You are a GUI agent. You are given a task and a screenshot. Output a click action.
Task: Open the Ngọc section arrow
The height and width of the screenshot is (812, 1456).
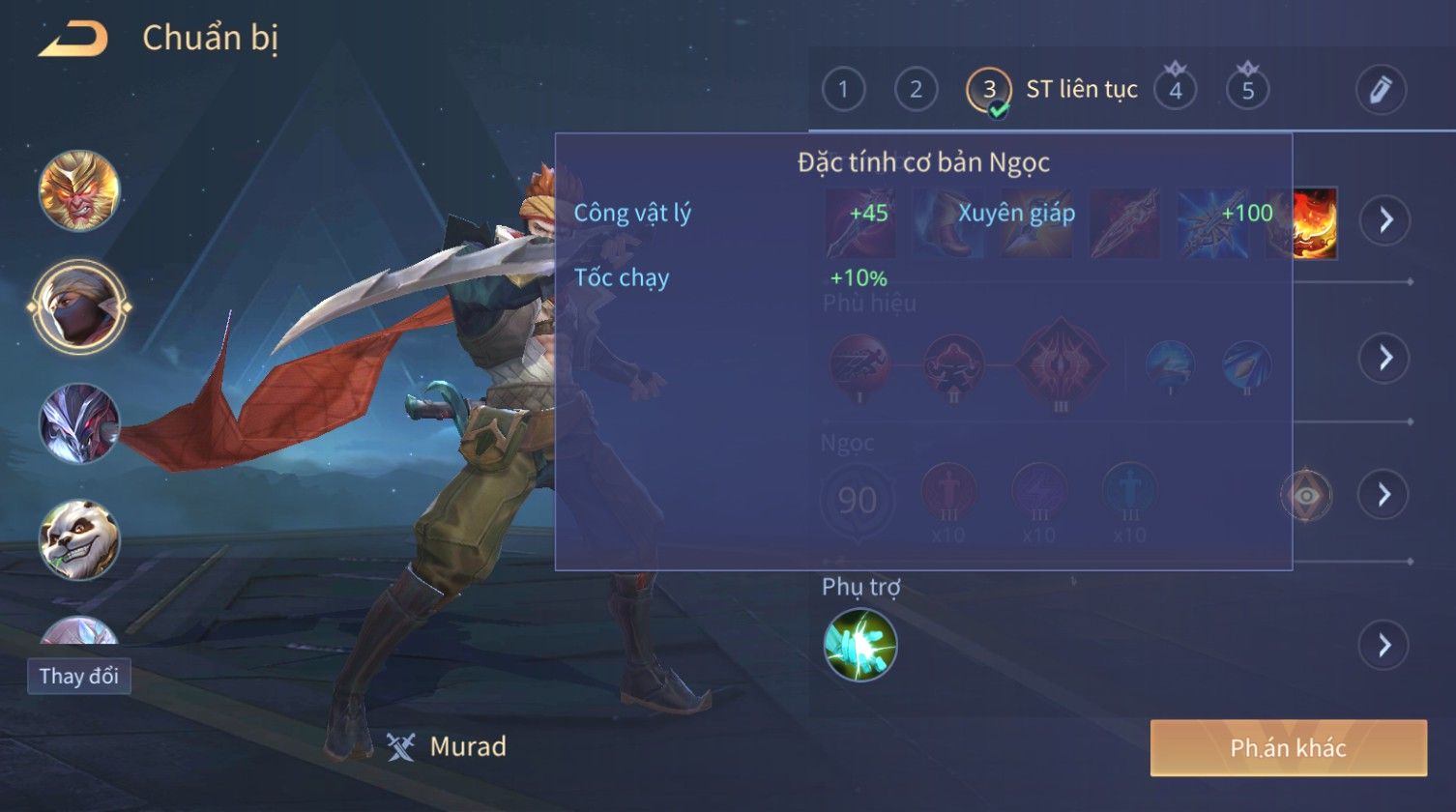point(1384,495)
